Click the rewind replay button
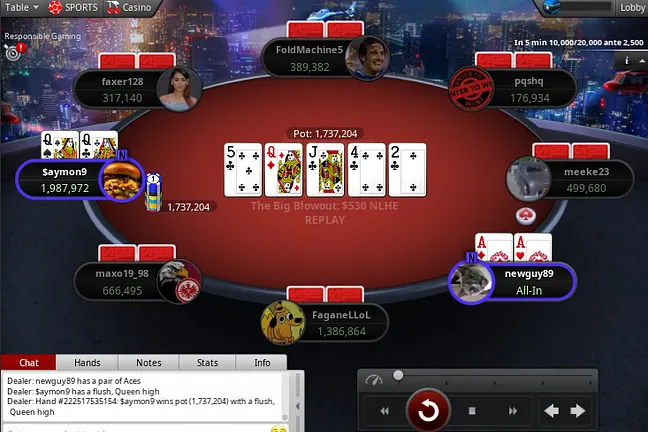 [x=383, y=410]
